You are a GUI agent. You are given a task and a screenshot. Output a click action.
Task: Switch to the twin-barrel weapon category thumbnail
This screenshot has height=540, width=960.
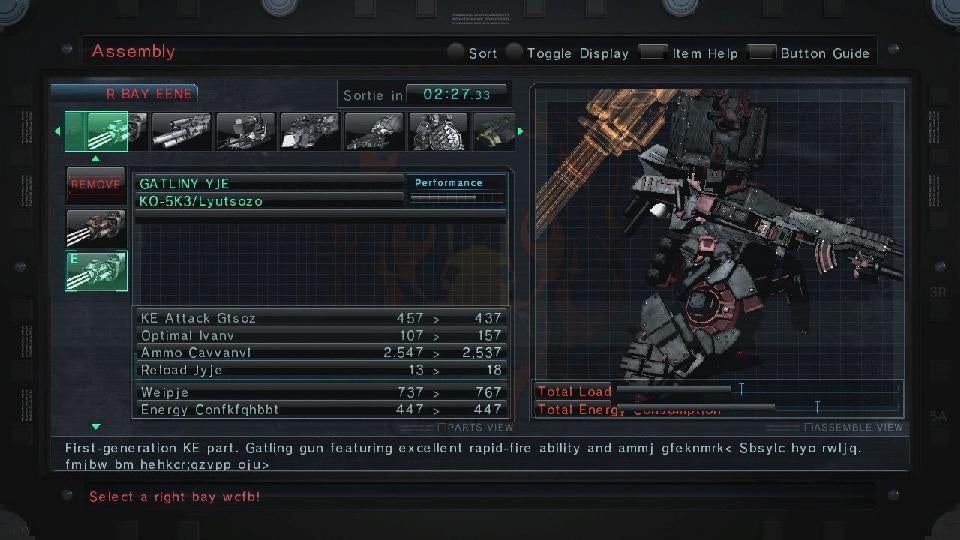point(181,131)
